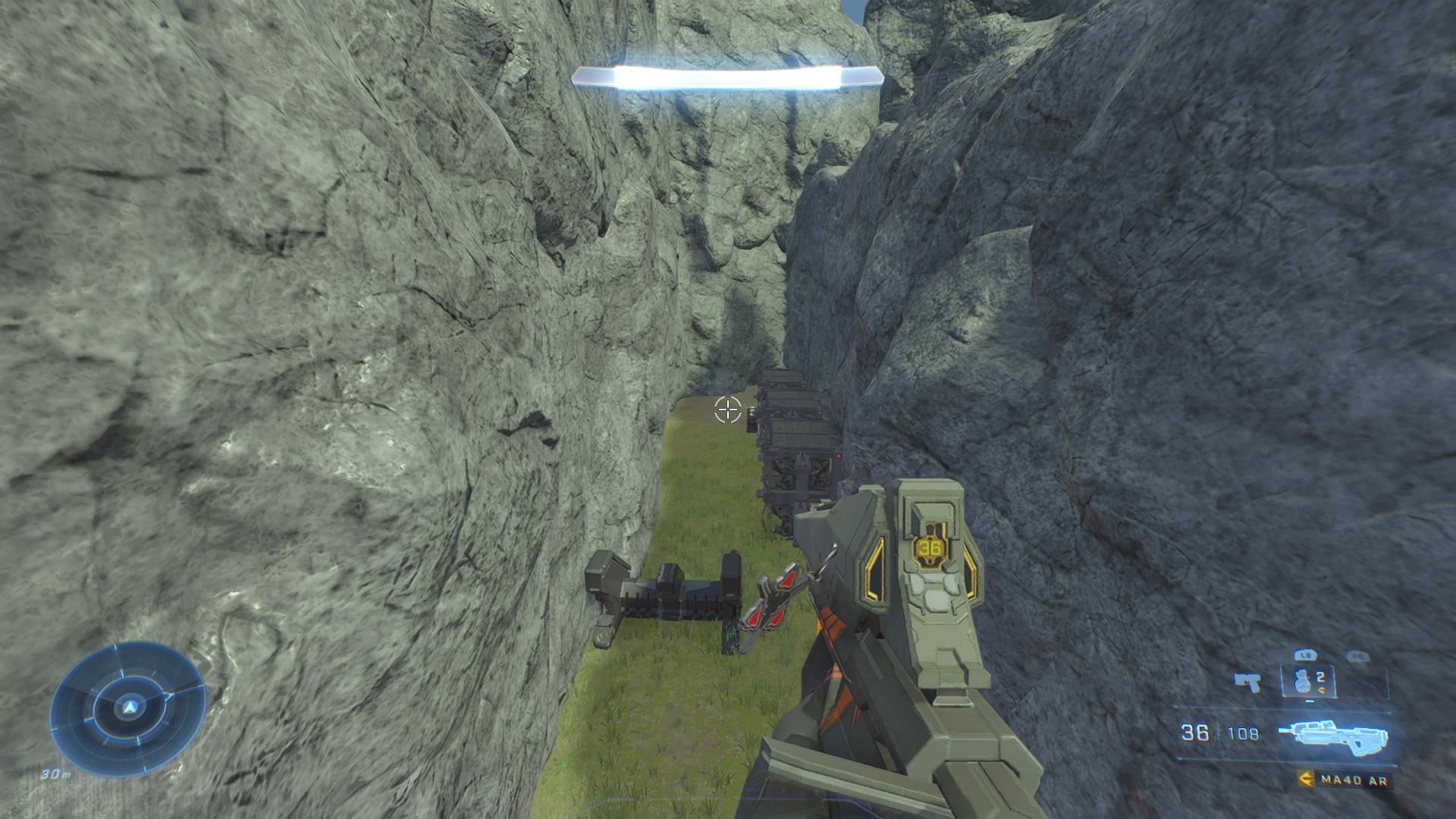Viewport: 1456px width, 819px height.
Task: Select the MA40 assault rifle icon
Action: pyautogui.click(x=1332, y=736)
